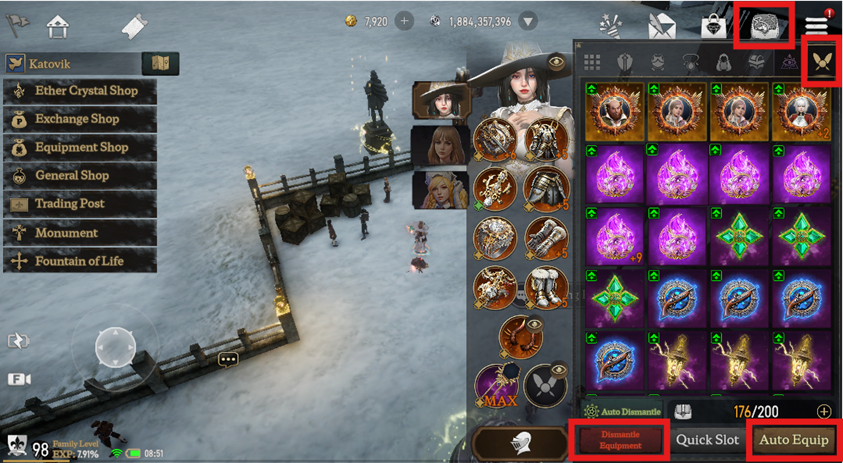Switch to the wings inventory tab
This screenshot has width=843, height=463.
coord(822,62)
